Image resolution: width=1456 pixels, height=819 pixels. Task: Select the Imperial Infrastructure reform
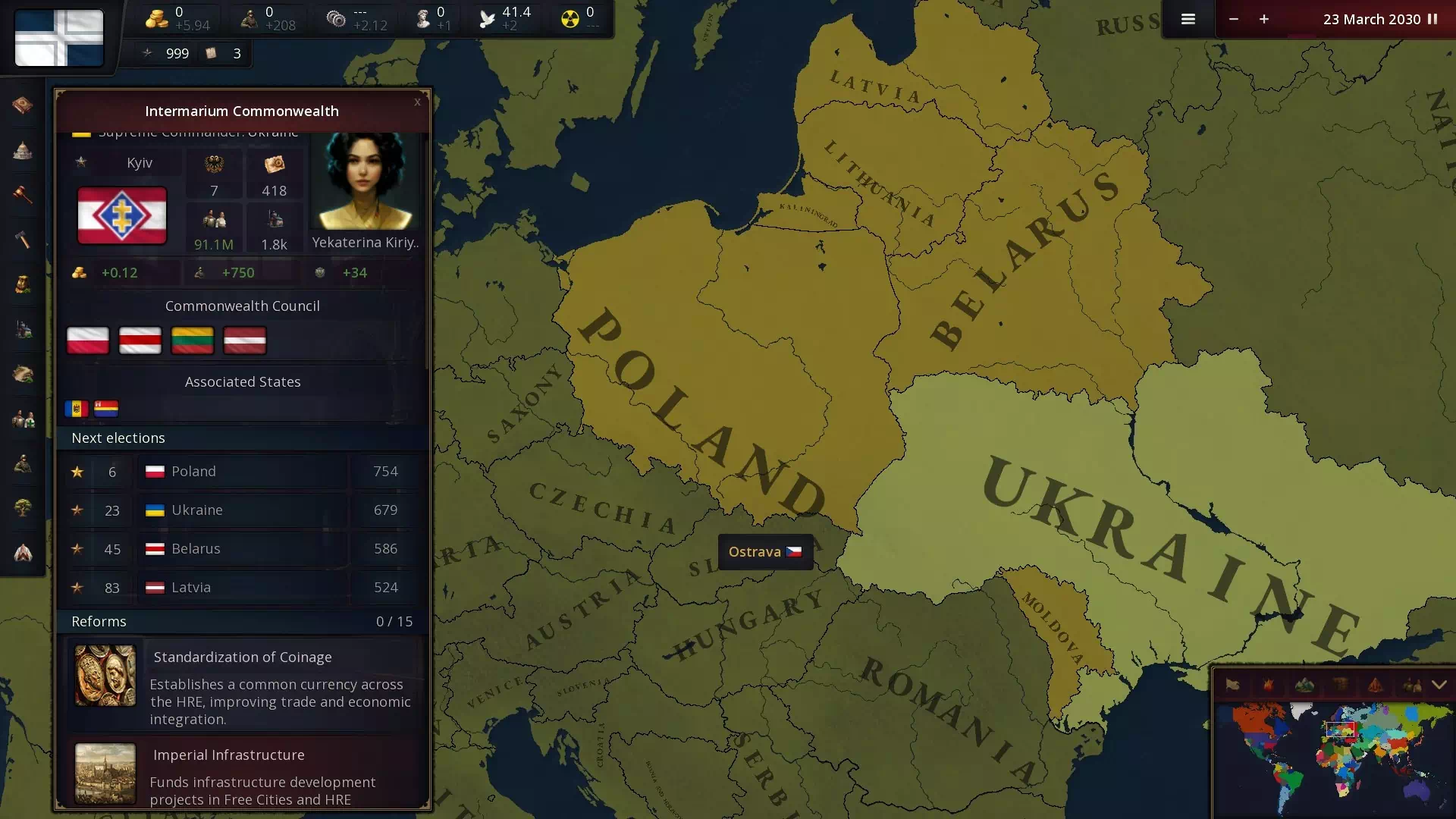[x=243, y=775]
